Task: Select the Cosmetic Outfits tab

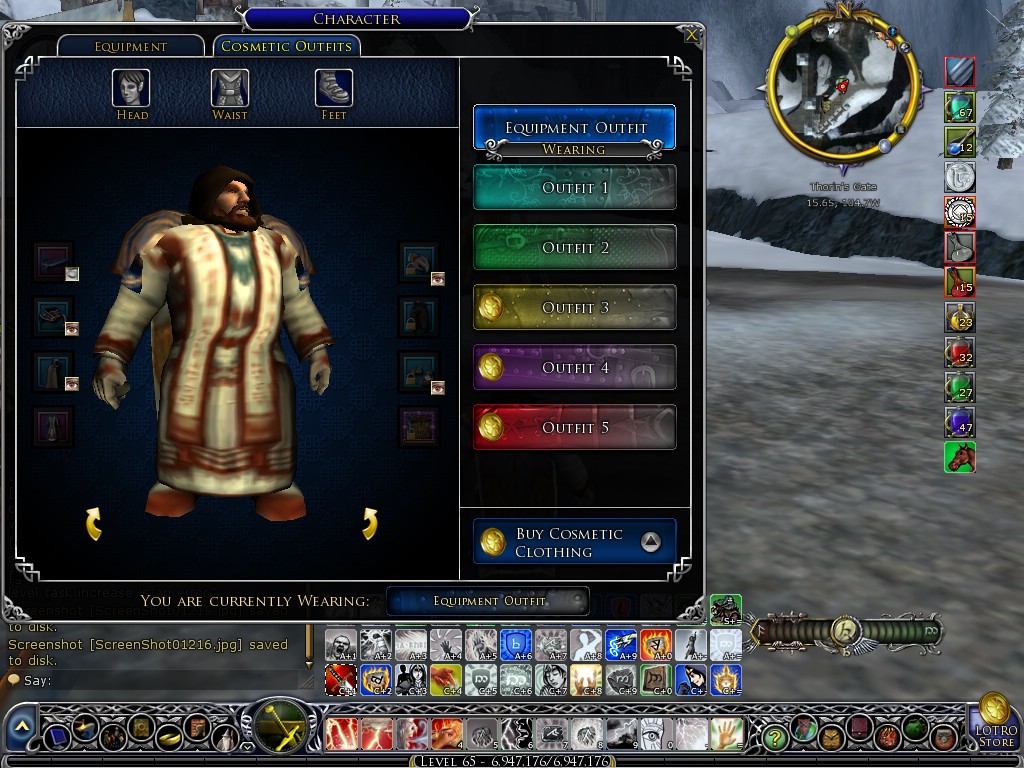Action: click(x=286, y=47)
